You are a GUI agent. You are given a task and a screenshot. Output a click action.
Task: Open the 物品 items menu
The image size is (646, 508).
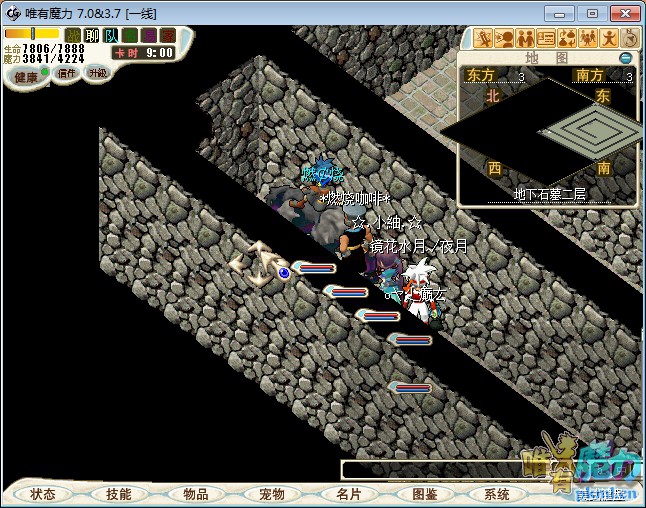[x=196, y=494]
